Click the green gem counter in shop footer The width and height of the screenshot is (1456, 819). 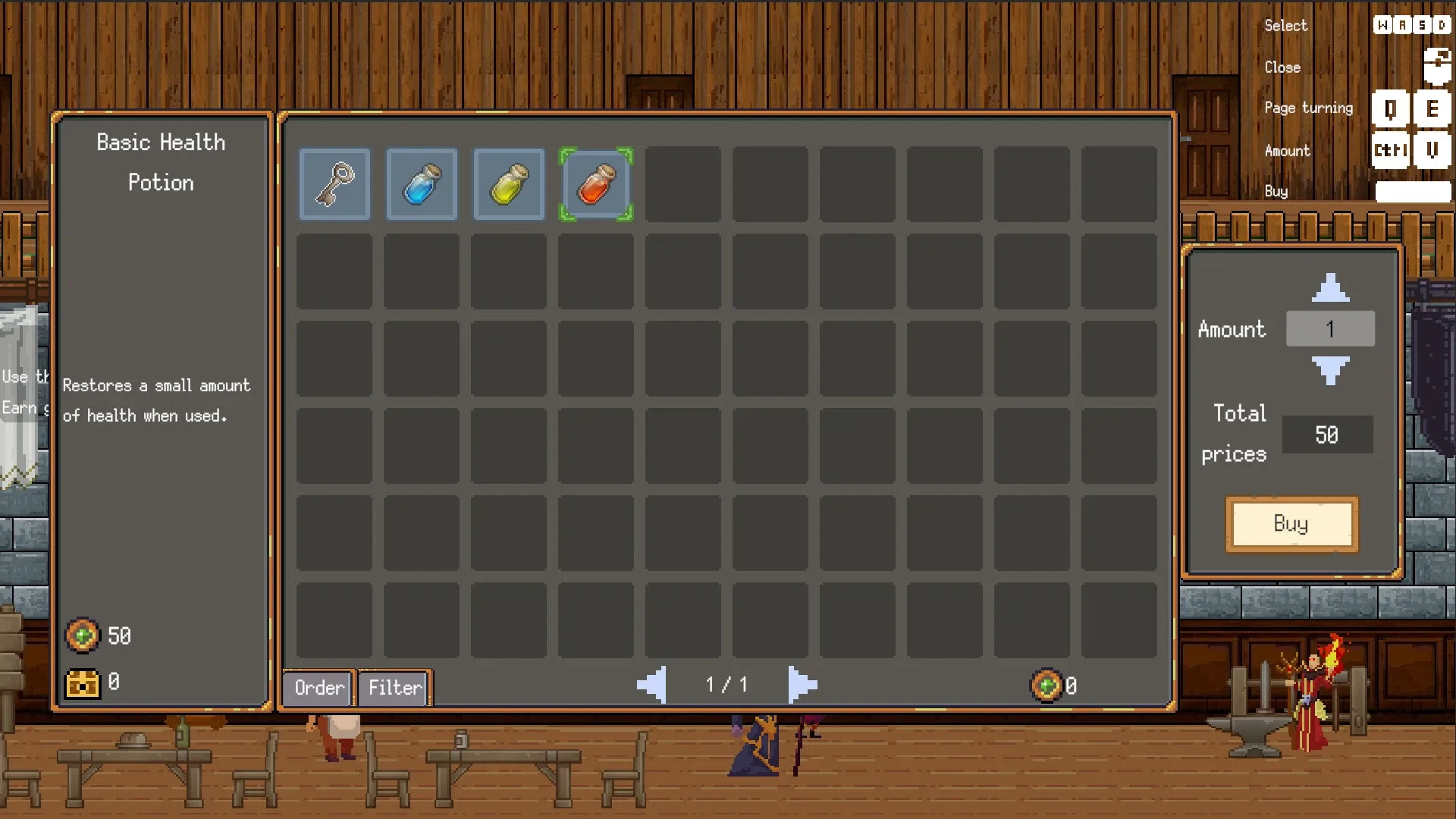1046,685
